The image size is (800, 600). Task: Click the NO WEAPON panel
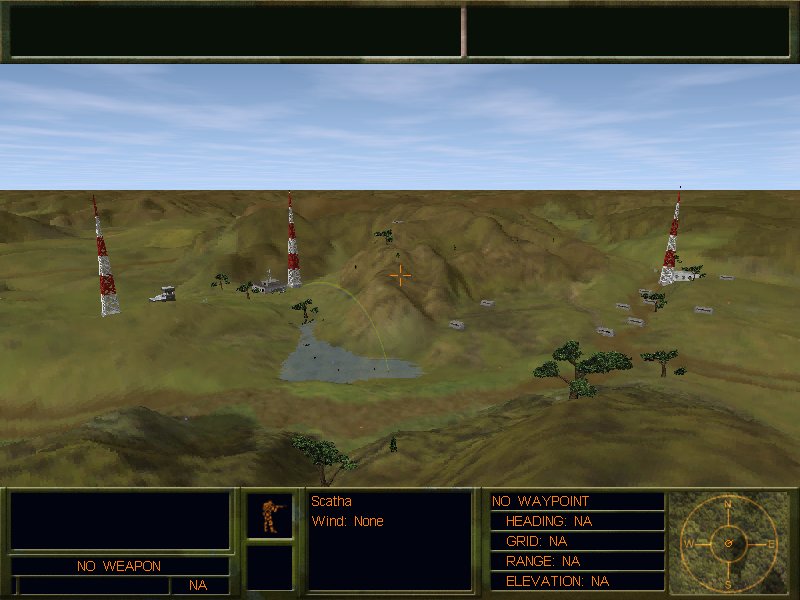click(119, 566)
